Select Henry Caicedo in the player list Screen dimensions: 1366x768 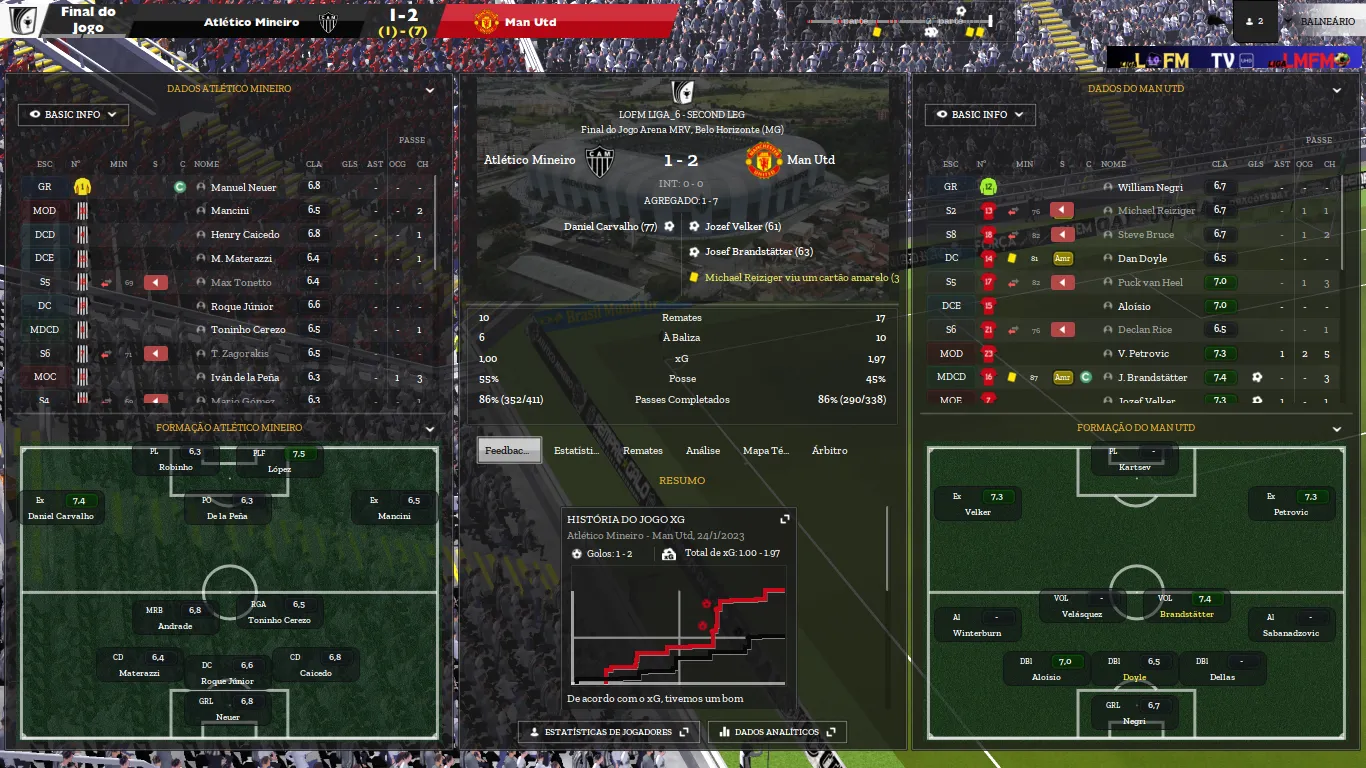[245, 235]
